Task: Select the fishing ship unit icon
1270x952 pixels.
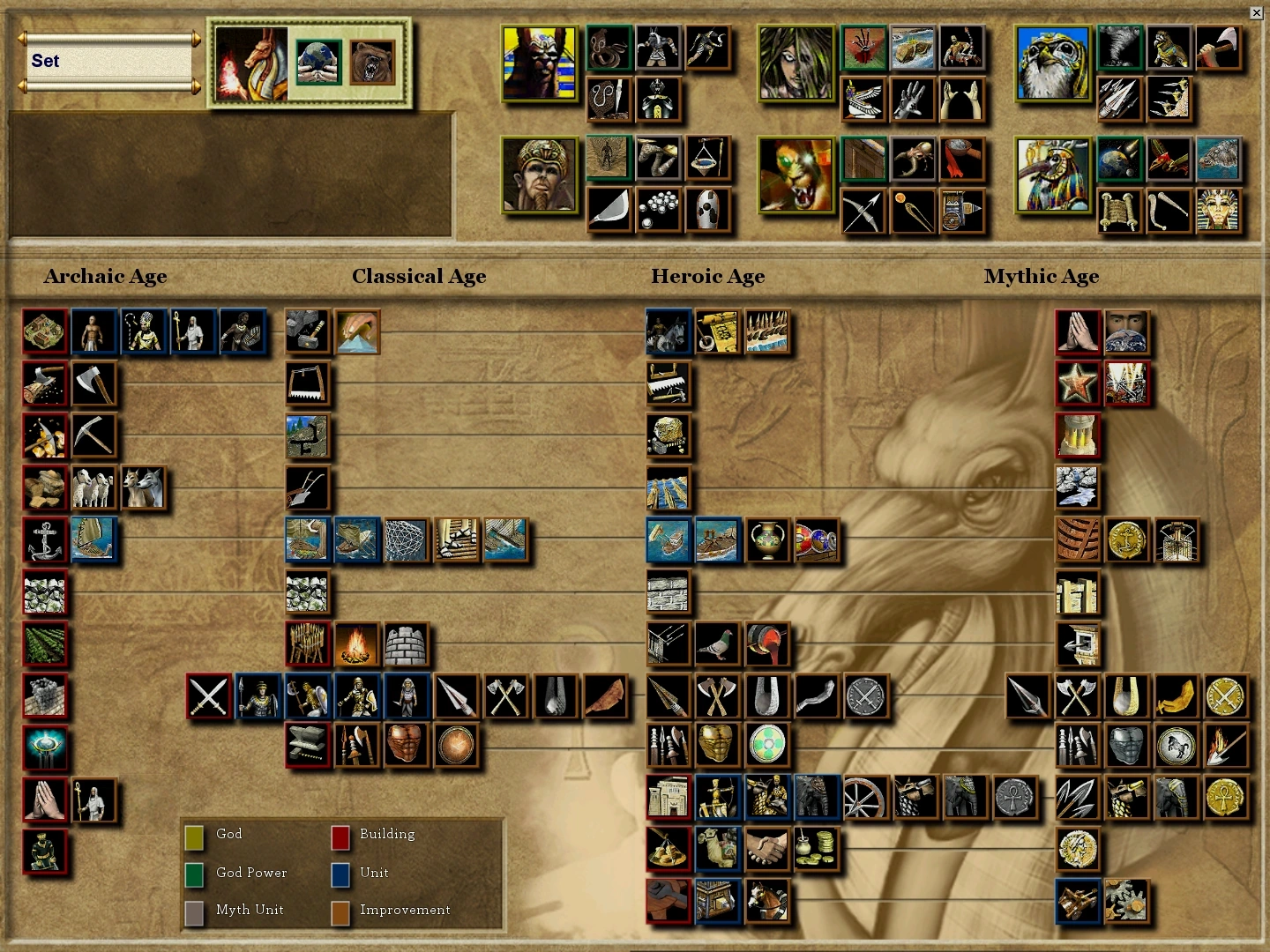Action: point(93,542)
